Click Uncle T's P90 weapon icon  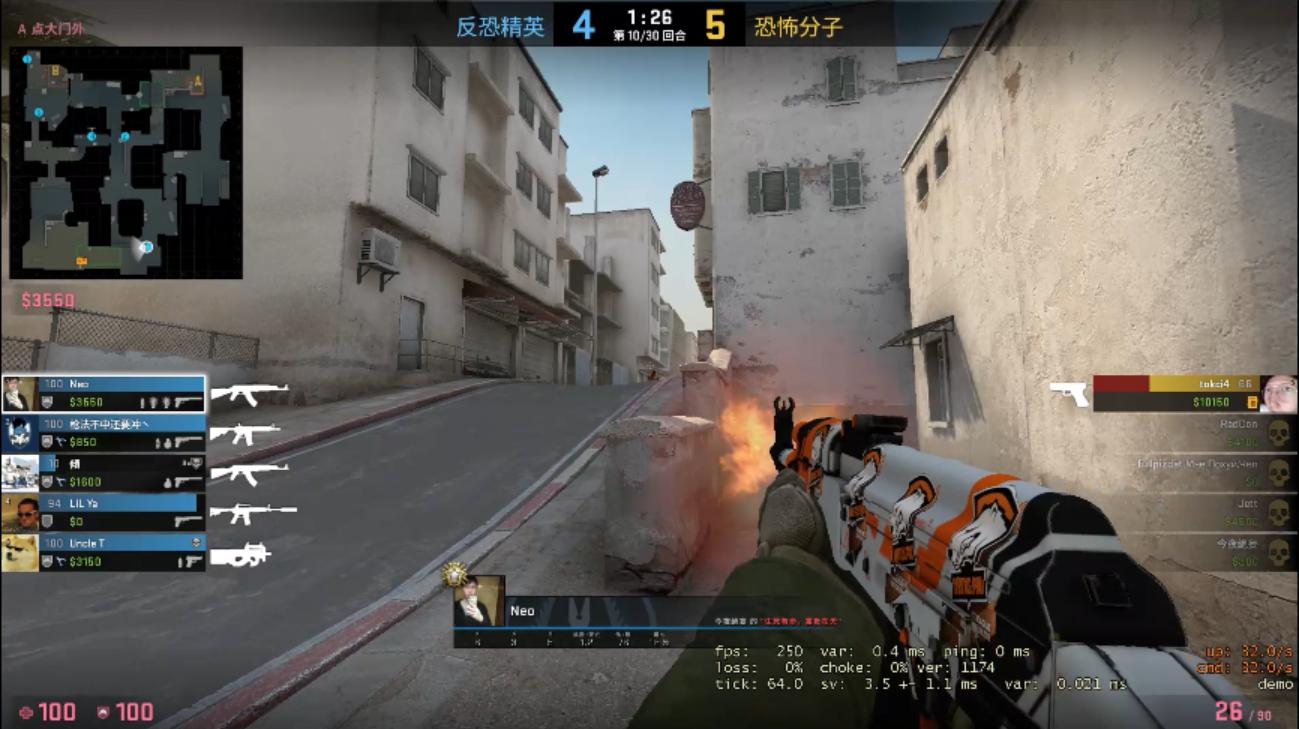240,553
